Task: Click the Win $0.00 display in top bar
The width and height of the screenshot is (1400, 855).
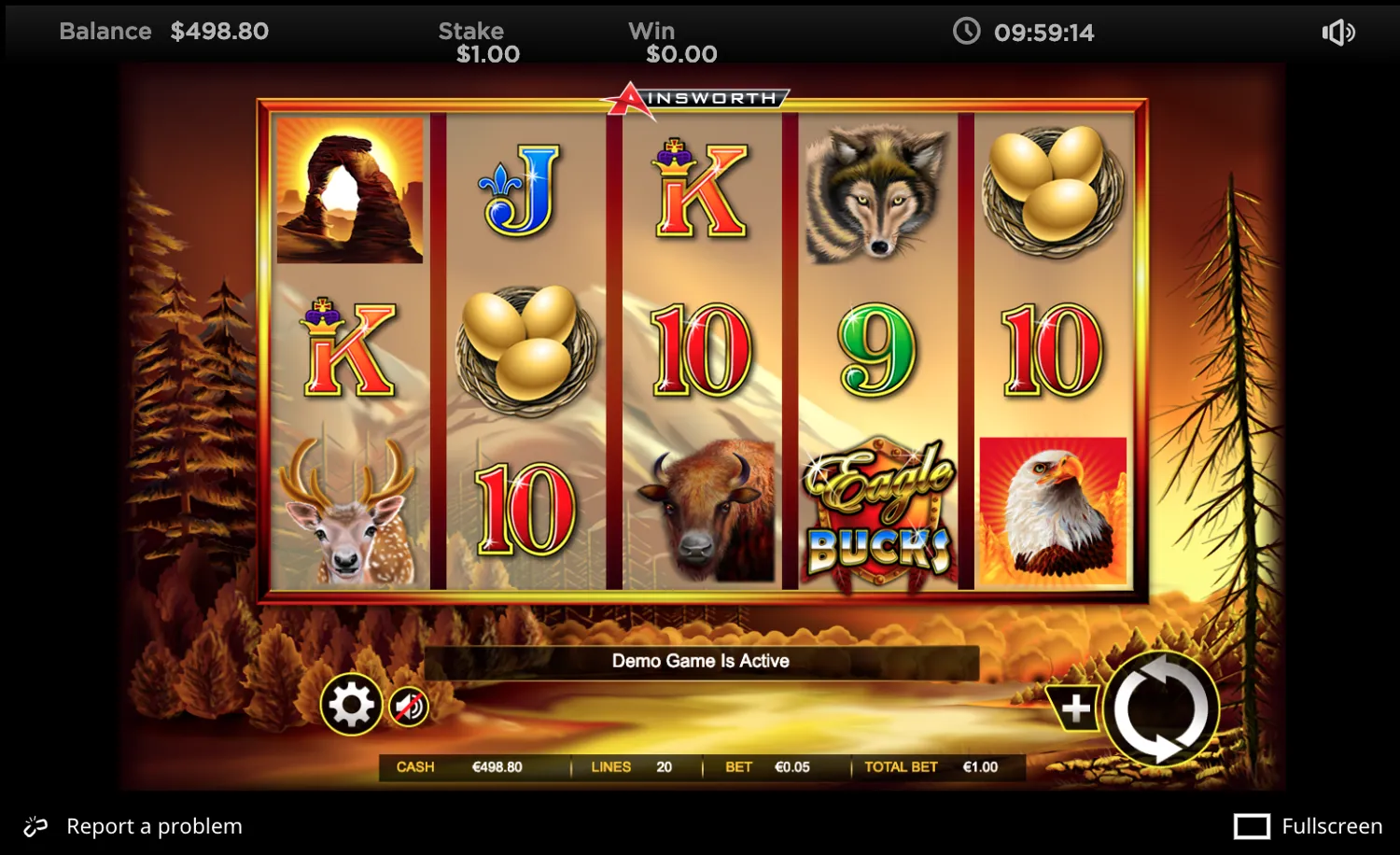Action: pyautogui.click(x=672, y=41)
